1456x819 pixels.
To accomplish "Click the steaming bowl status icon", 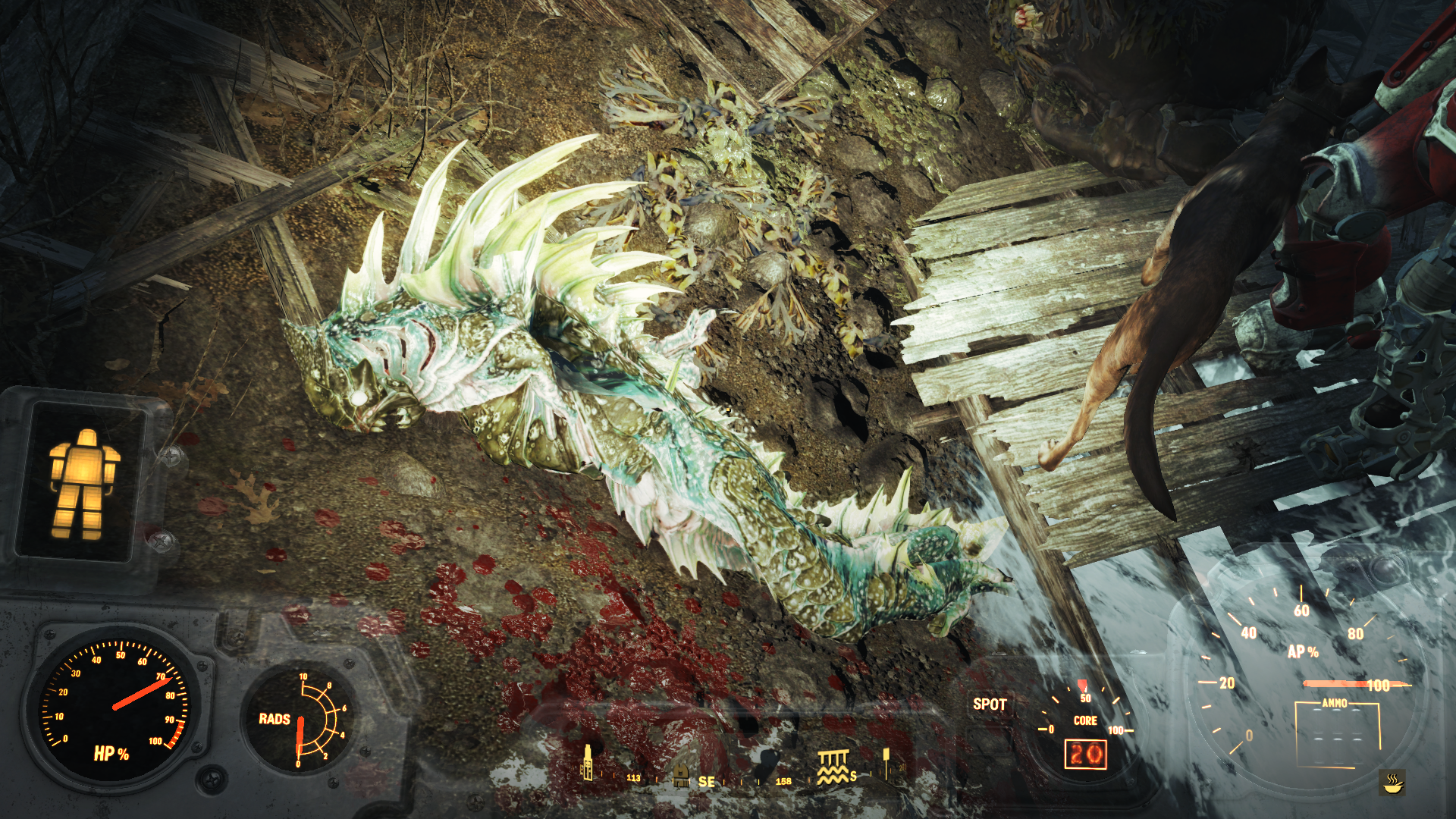I will pyautogui.click(x=1392, y=781).
